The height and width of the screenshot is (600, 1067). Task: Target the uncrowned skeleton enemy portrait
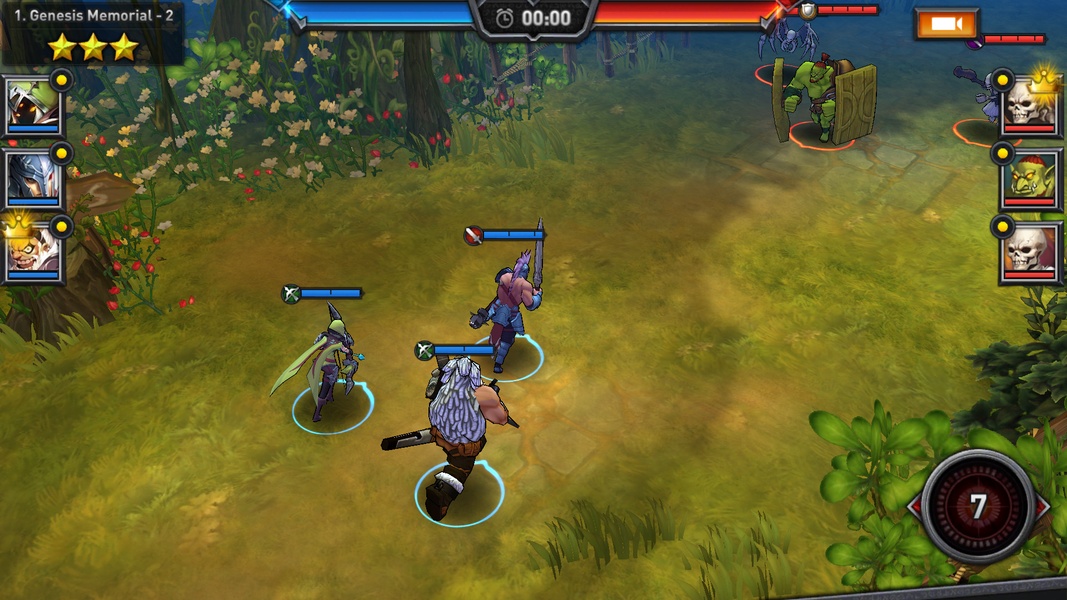point(1029,250)
